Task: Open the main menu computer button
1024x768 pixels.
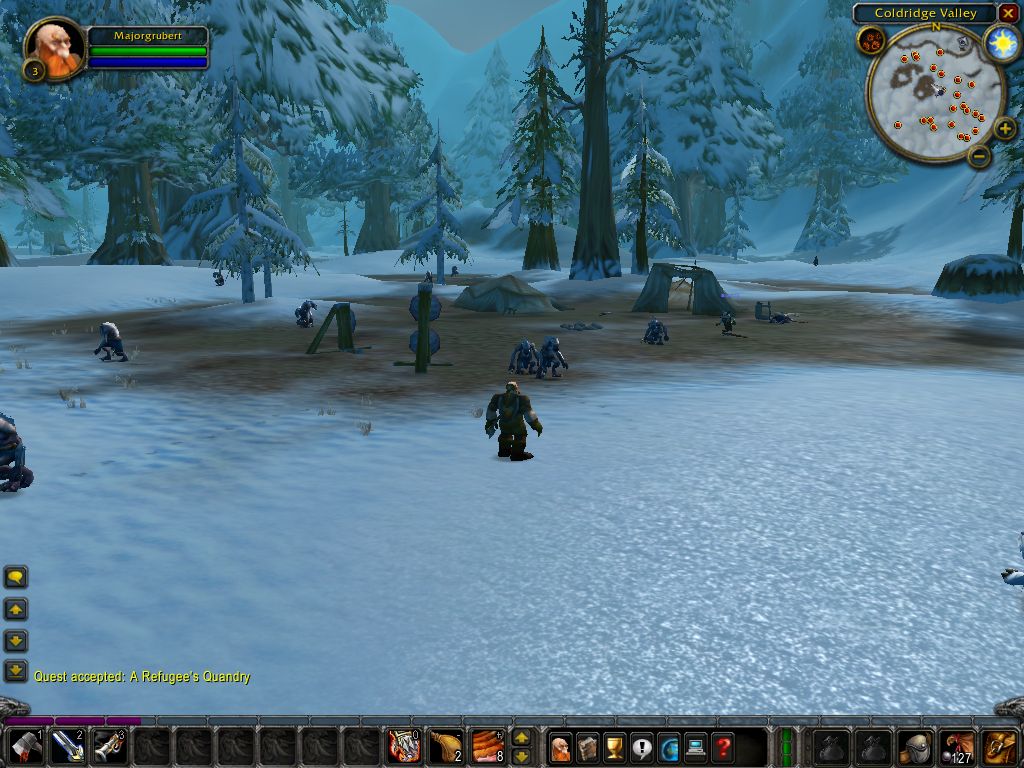Action: 696,747
